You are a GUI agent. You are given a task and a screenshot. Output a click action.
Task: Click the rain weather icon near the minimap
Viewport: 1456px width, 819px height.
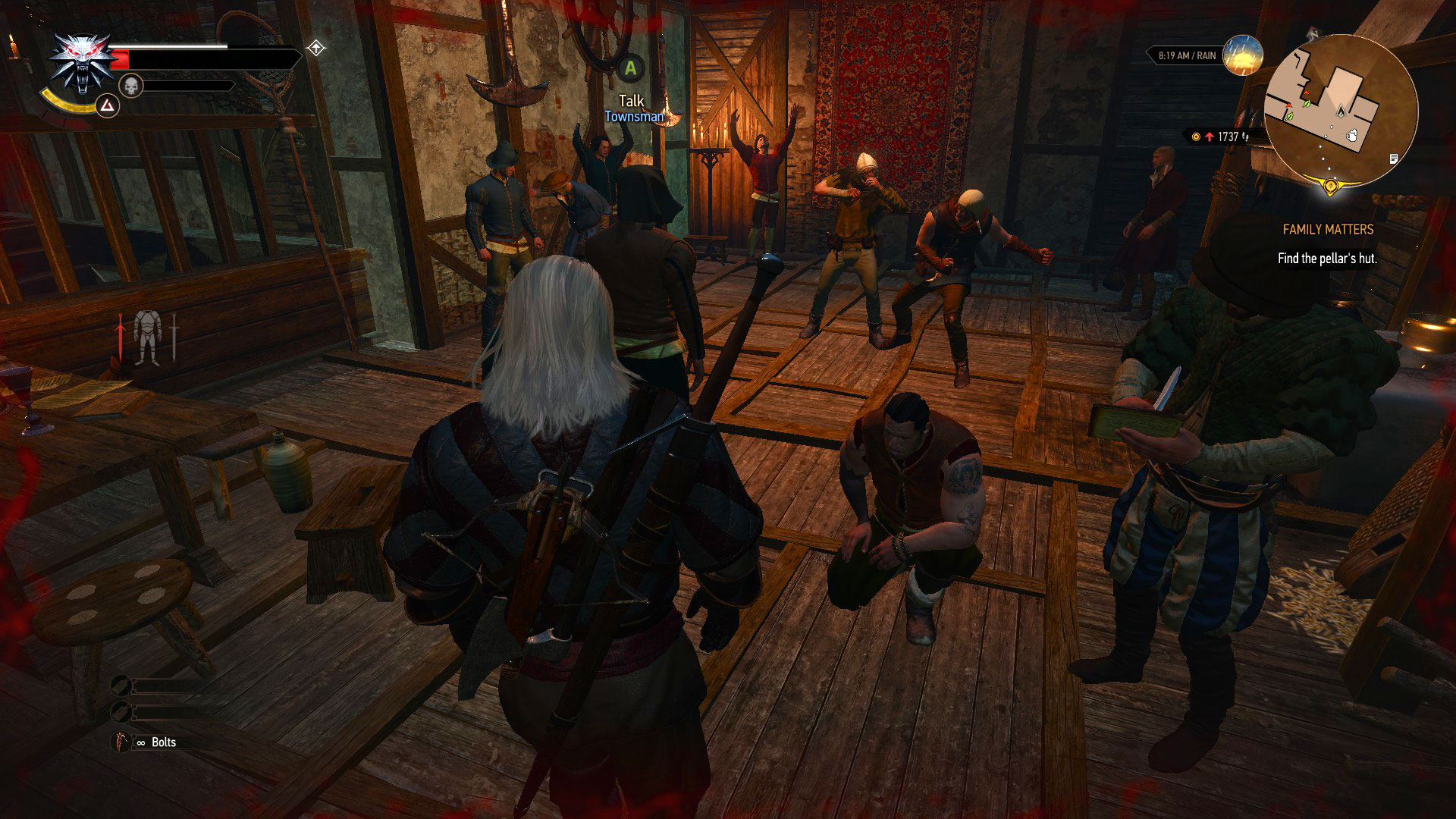pyautogui.click(x=1242, y=56)
